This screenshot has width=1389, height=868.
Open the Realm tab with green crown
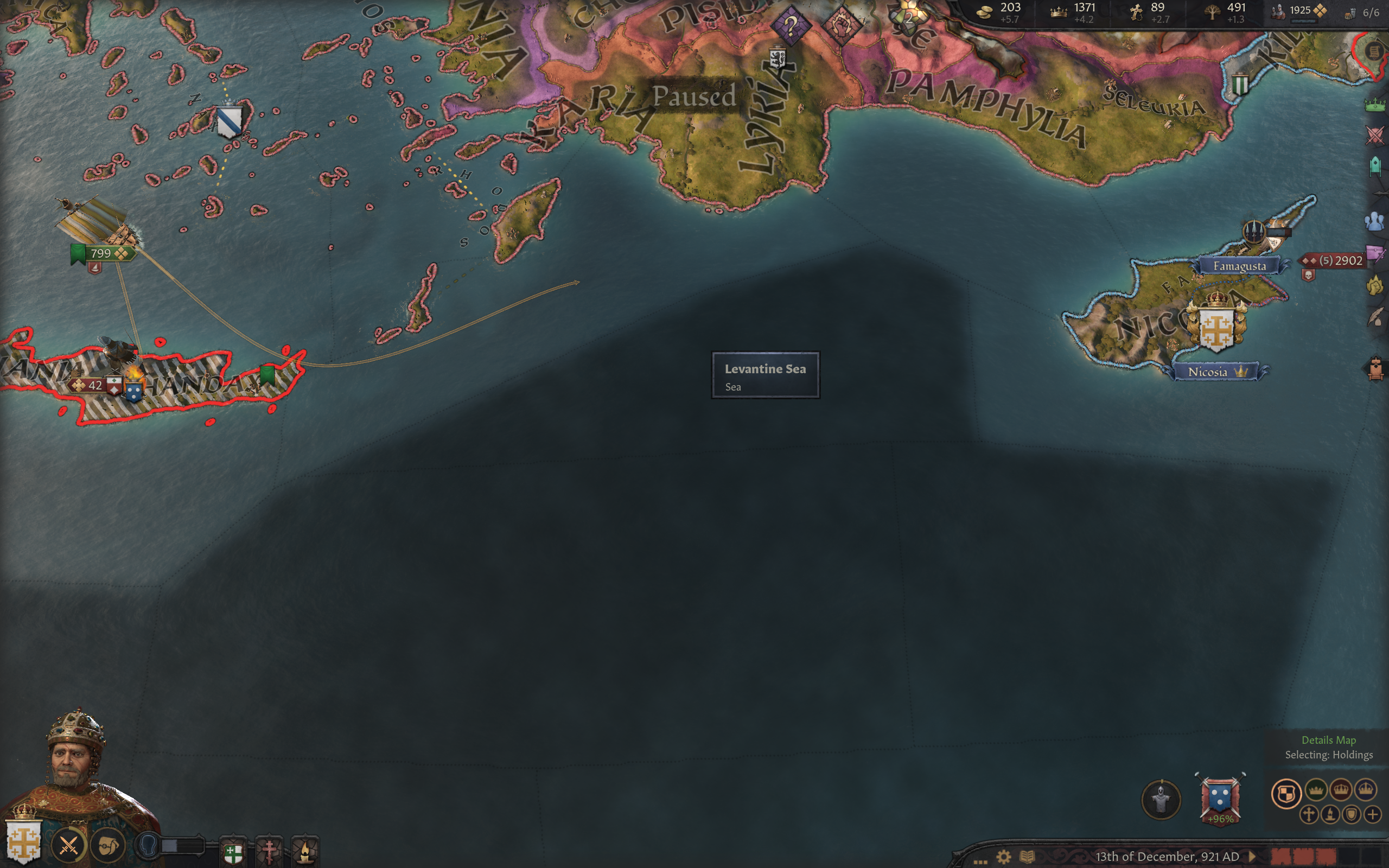(1375, 105)
